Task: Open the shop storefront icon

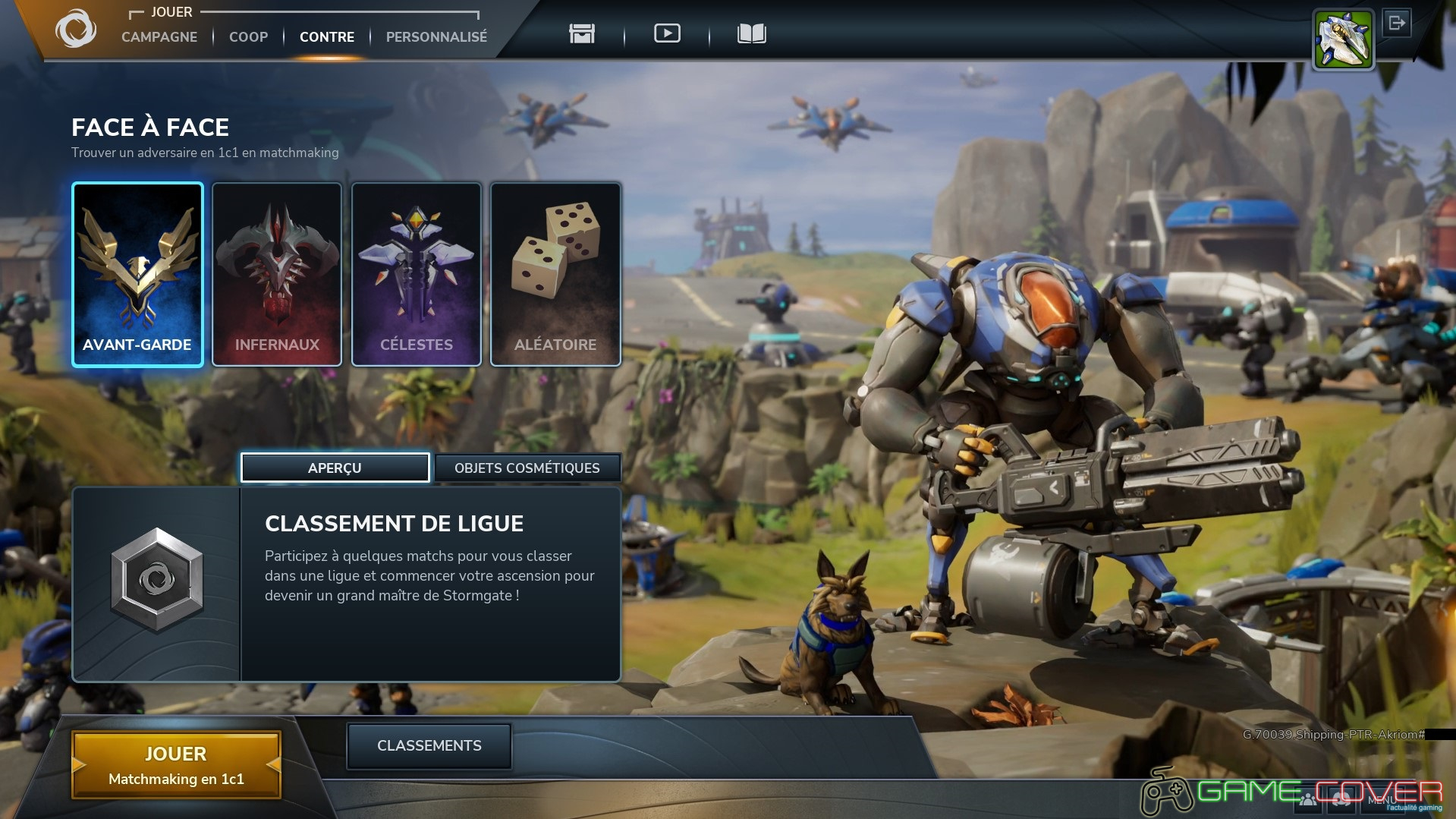Action: (x=582, y=33)
